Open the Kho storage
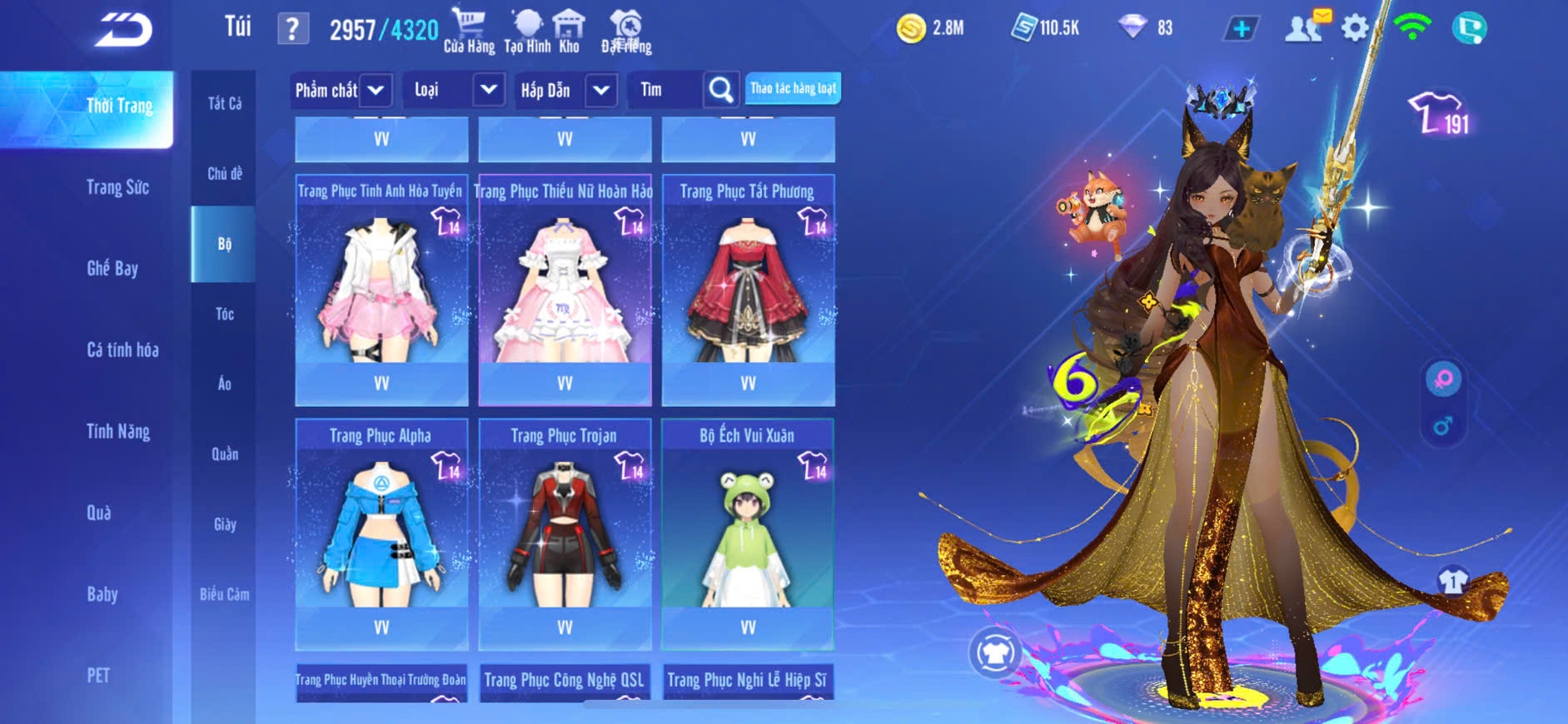The height and width of the screenshot is (724, 1568). [x=569, y=30]
